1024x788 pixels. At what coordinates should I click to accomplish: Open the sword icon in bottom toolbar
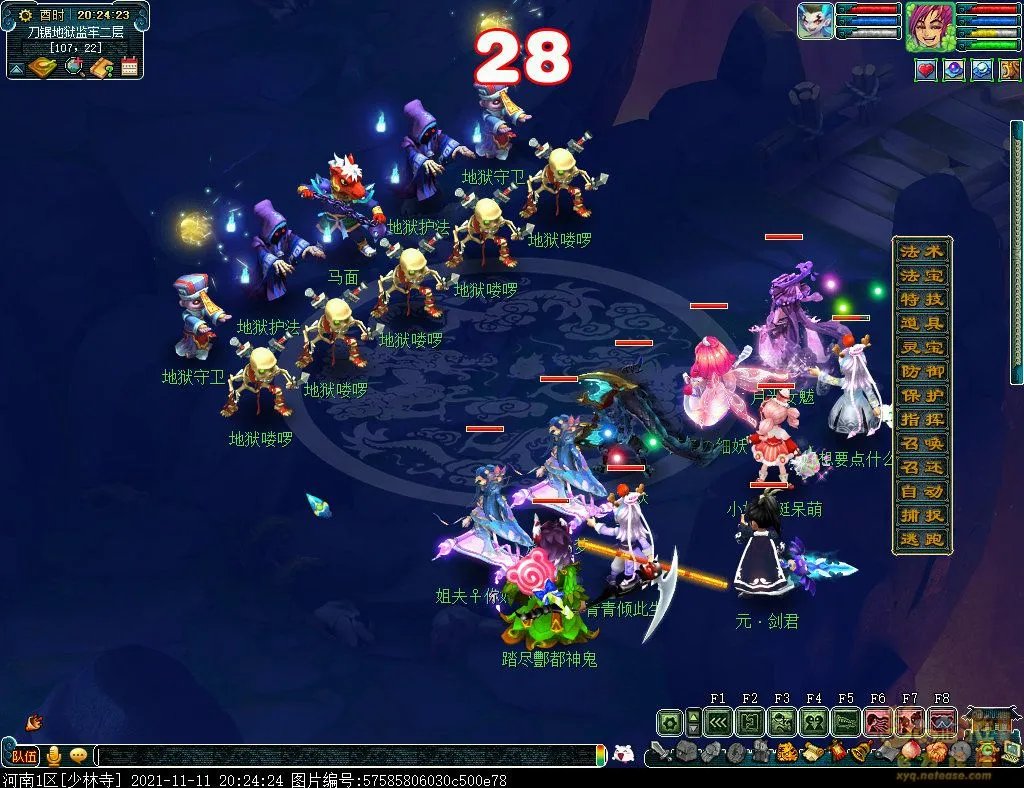coord(660,751)
